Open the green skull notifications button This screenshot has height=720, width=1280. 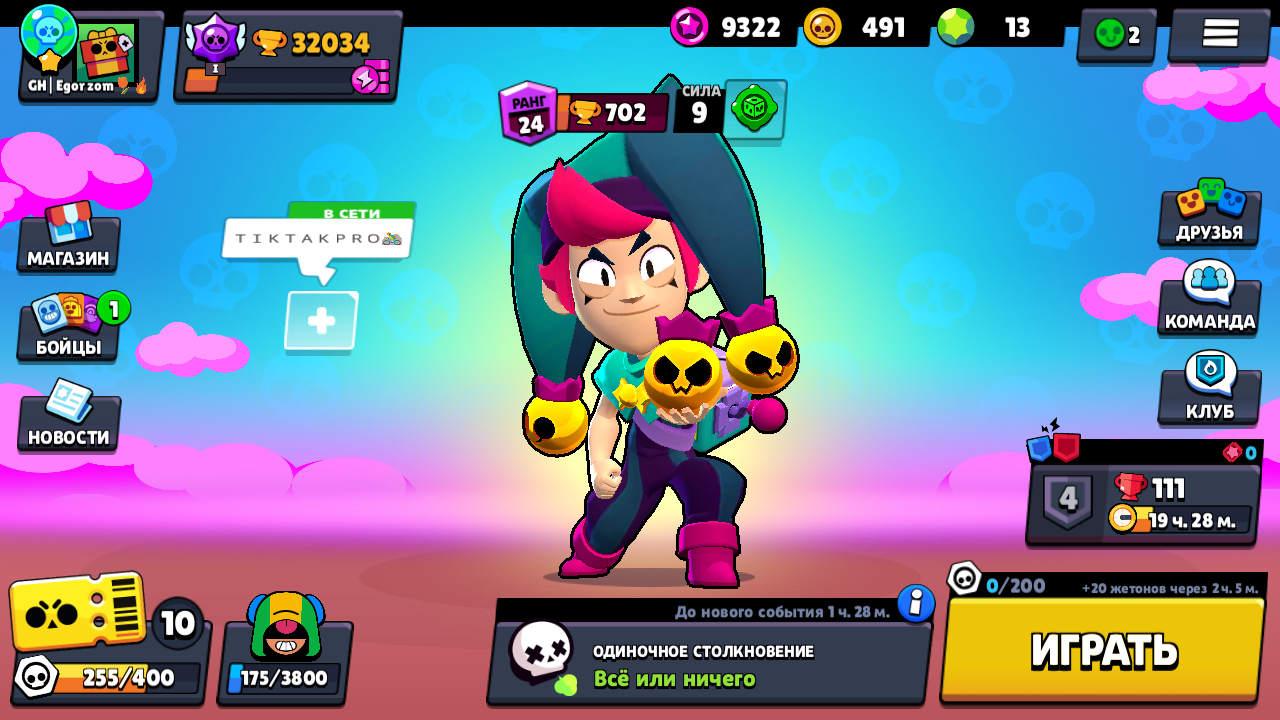[x=1116, y=35]
